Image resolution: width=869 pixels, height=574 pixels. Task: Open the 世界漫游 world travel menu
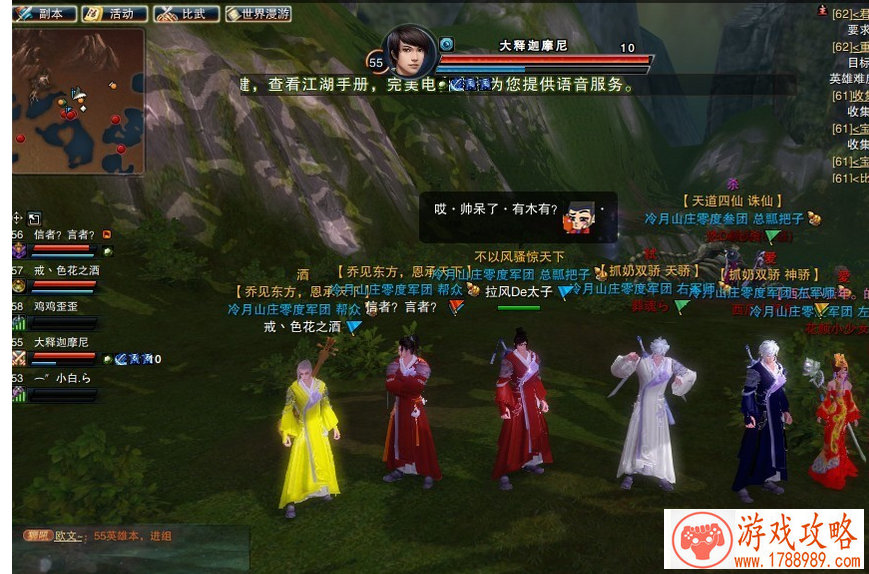click(257, 14)
